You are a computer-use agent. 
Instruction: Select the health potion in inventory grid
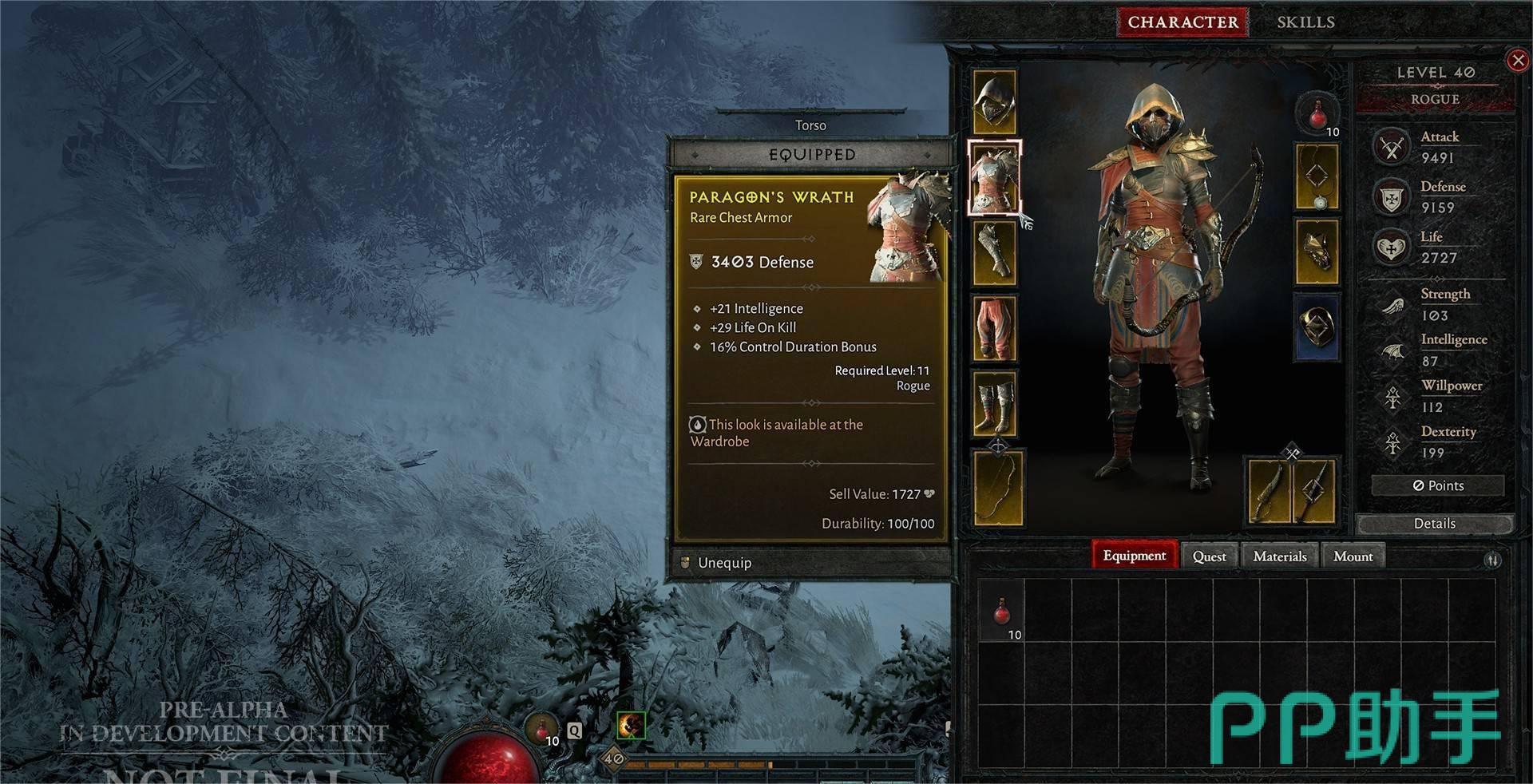click(x=1002, y=613)
